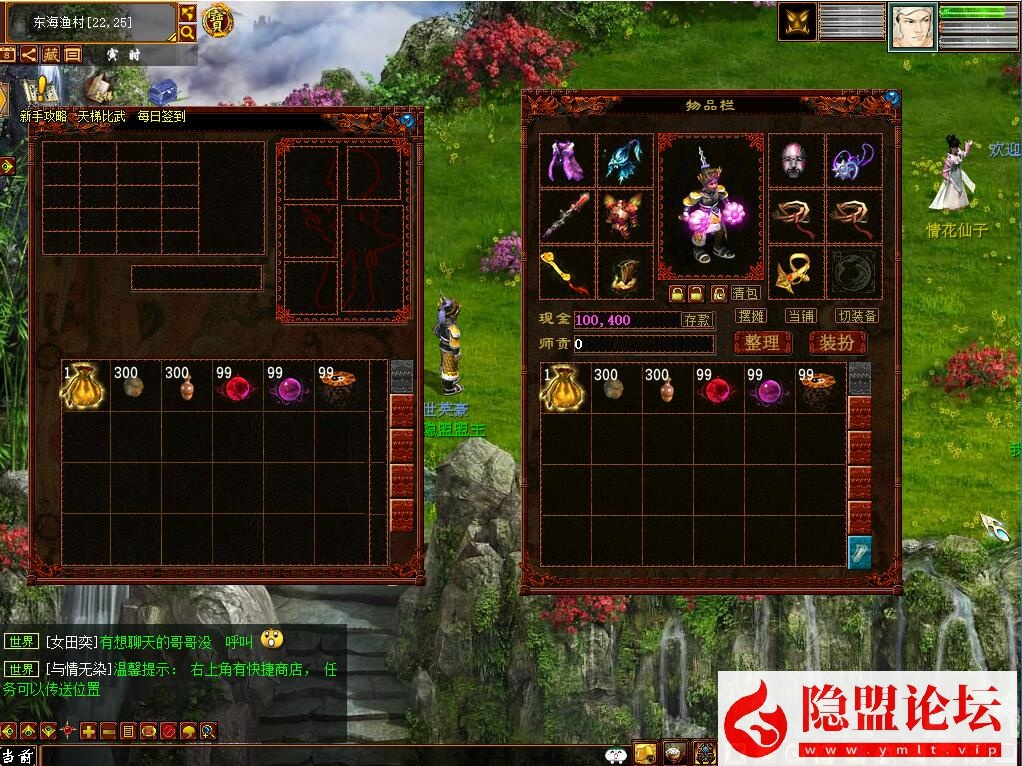Click the 存款 deposit button
This screenshot has height=766, width=1022.
click(x=697, y=320)
